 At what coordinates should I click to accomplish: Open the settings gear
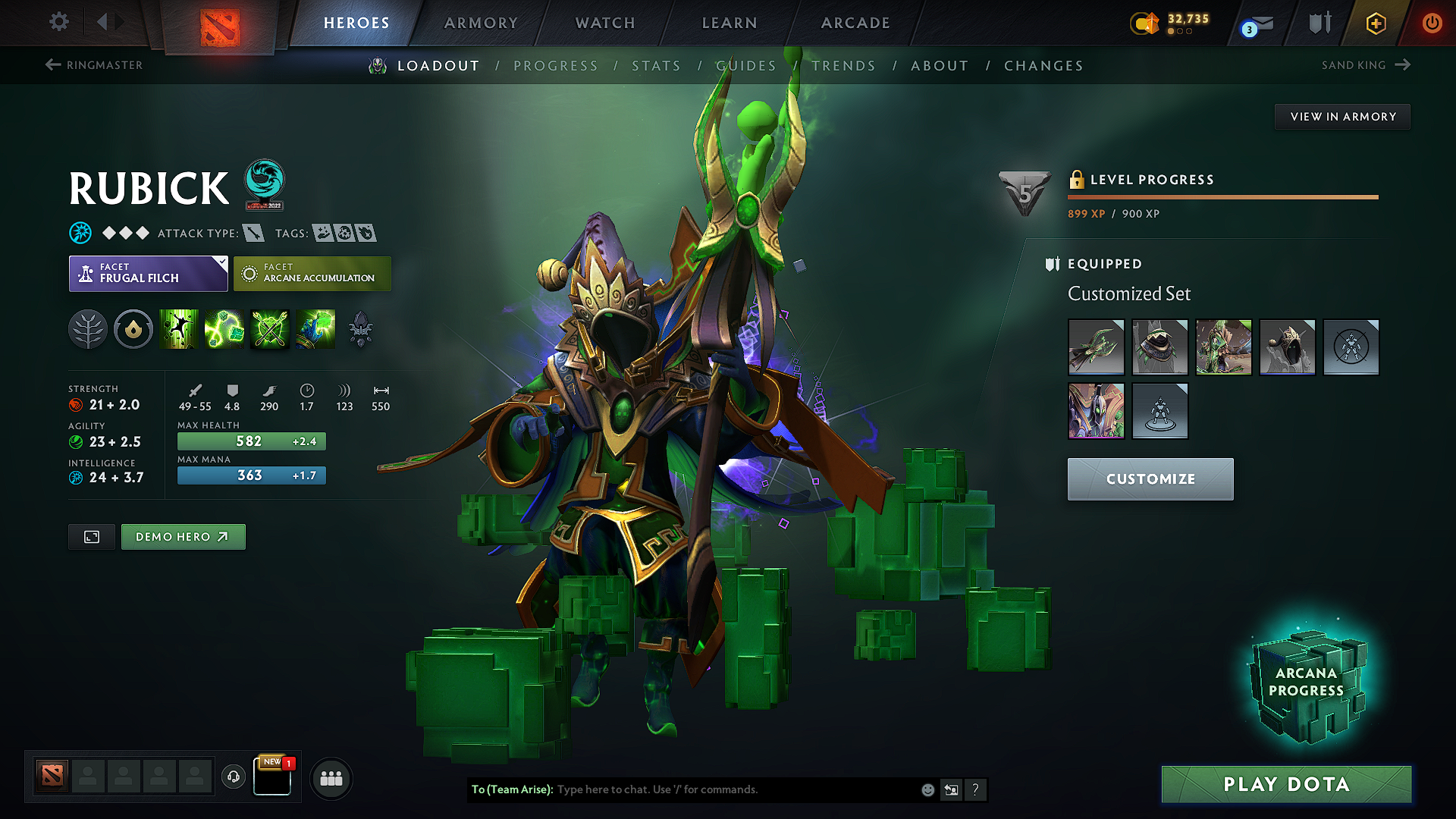[58, 22]
